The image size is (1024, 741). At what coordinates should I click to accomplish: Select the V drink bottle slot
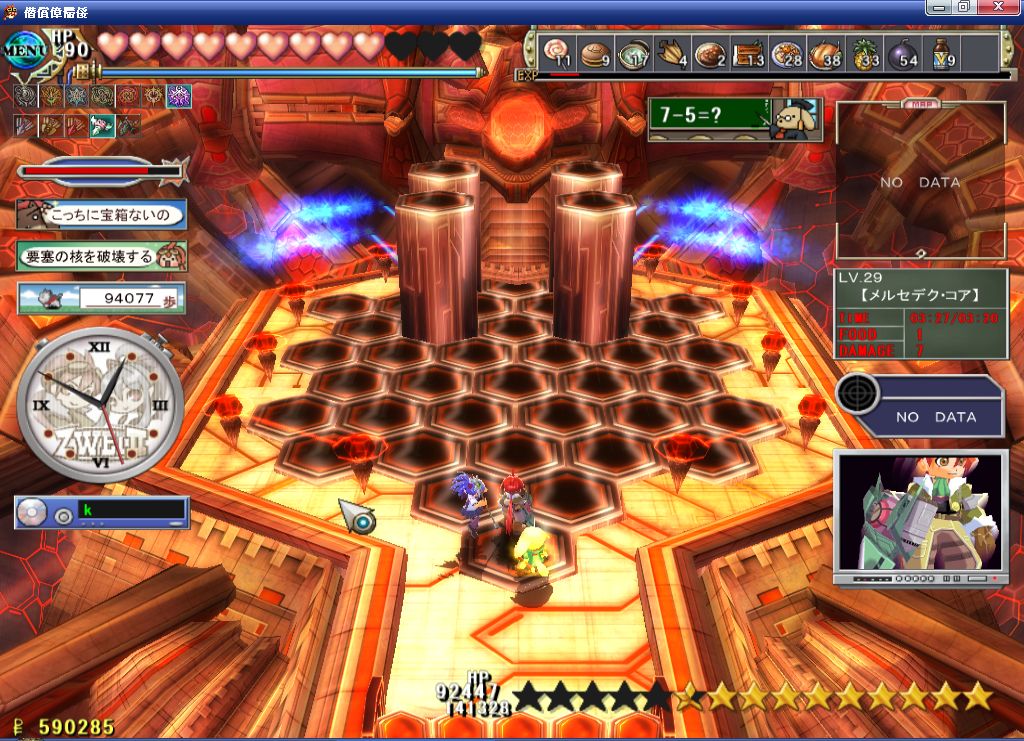tap(941, 53)
